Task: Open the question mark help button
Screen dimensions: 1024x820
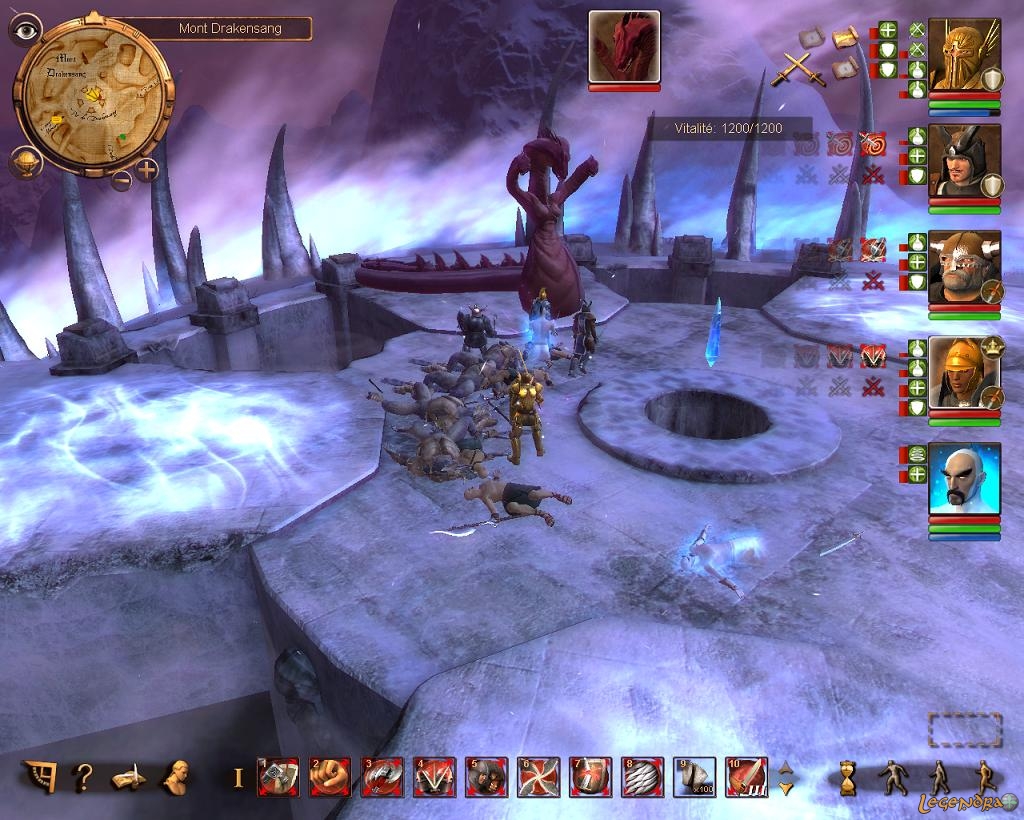Action: [x=85, y=776]
